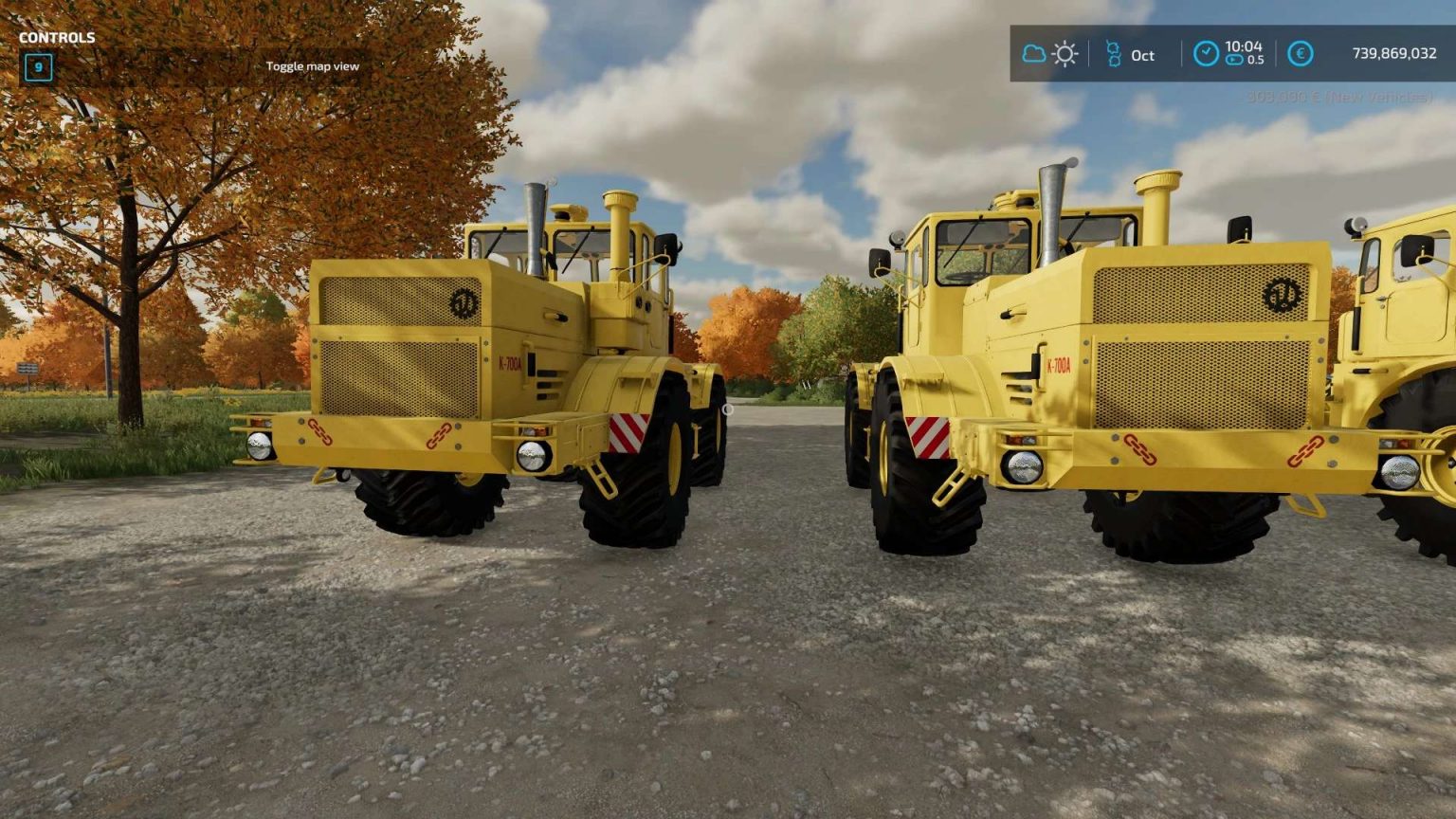Click the cloud weather icon
Viewport: 1456px width, 819px height.
tap(1034, 54)
